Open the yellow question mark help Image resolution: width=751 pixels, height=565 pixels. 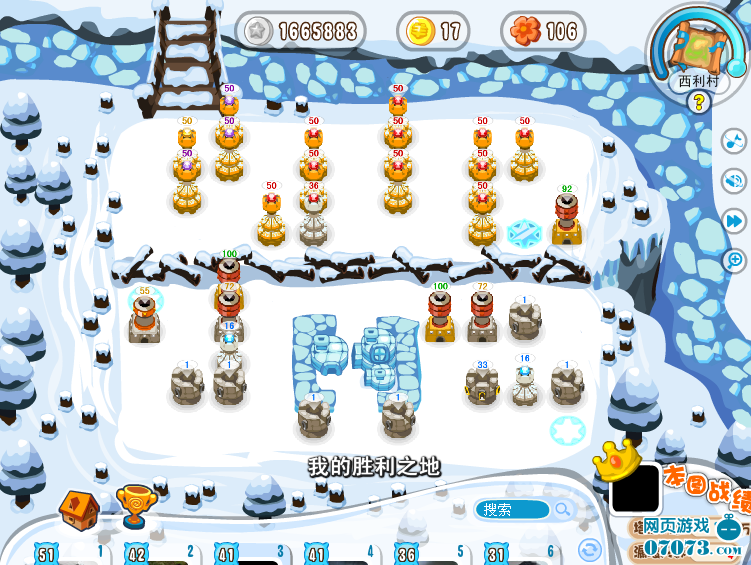pos(700,103)
